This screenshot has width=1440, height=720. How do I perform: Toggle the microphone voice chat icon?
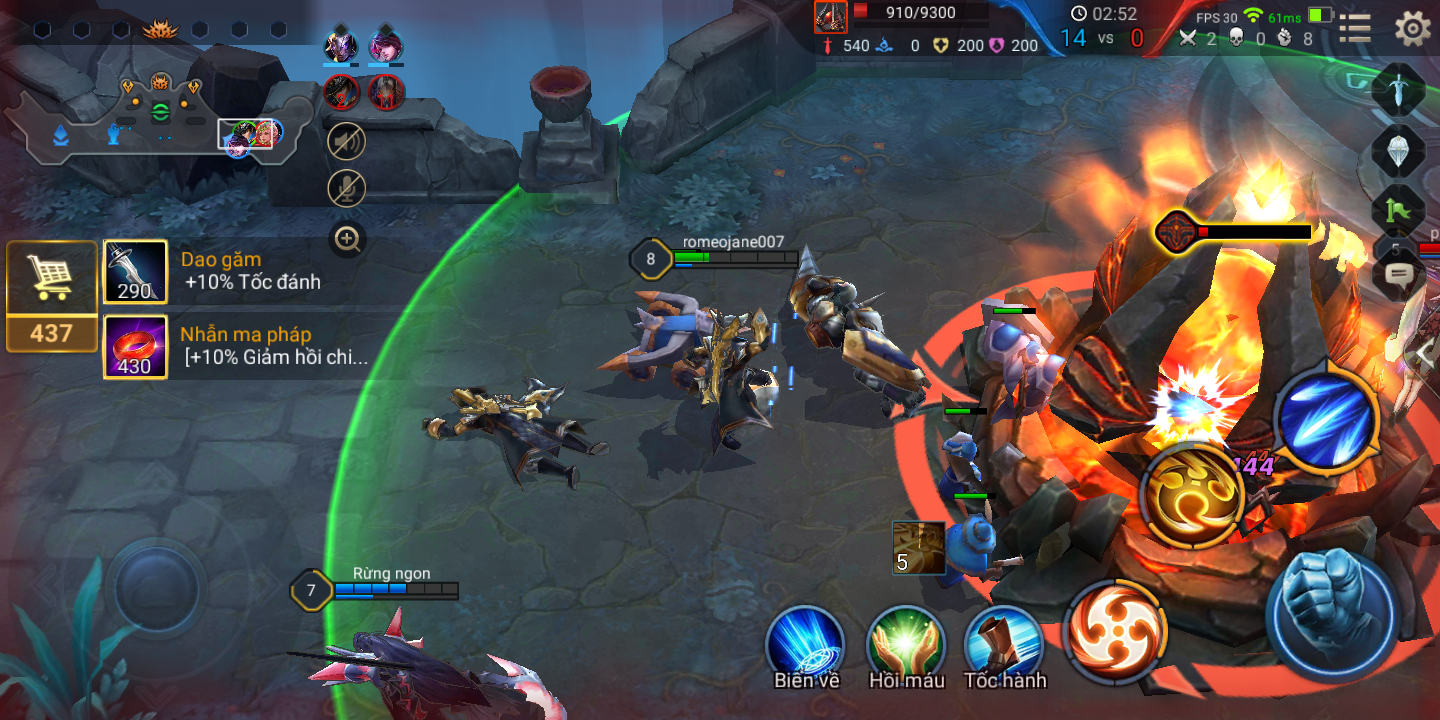(x=347, y=189)
